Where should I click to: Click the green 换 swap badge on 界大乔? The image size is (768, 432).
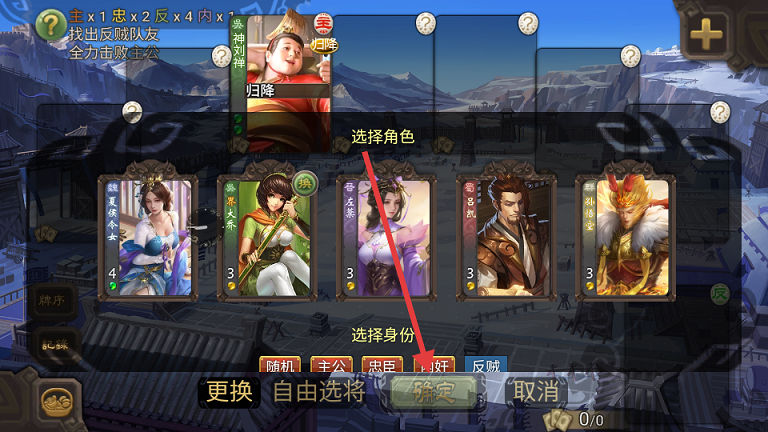click(x=306, y=182)
